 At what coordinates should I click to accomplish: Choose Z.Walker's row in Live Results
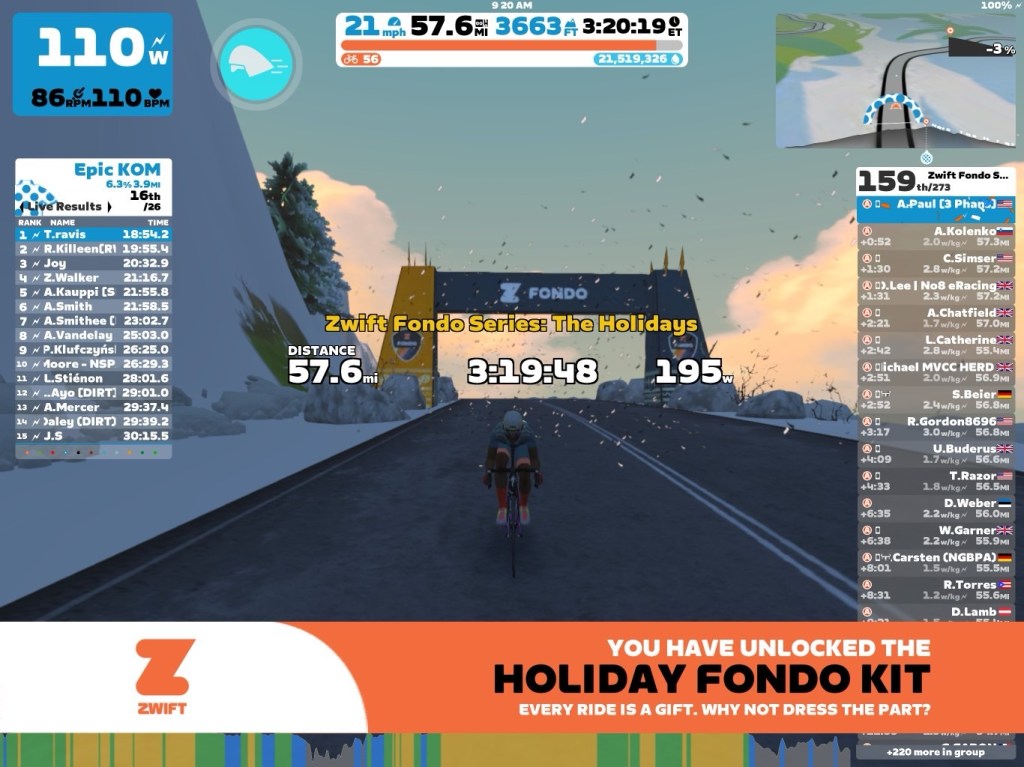[x=93, y=277]
